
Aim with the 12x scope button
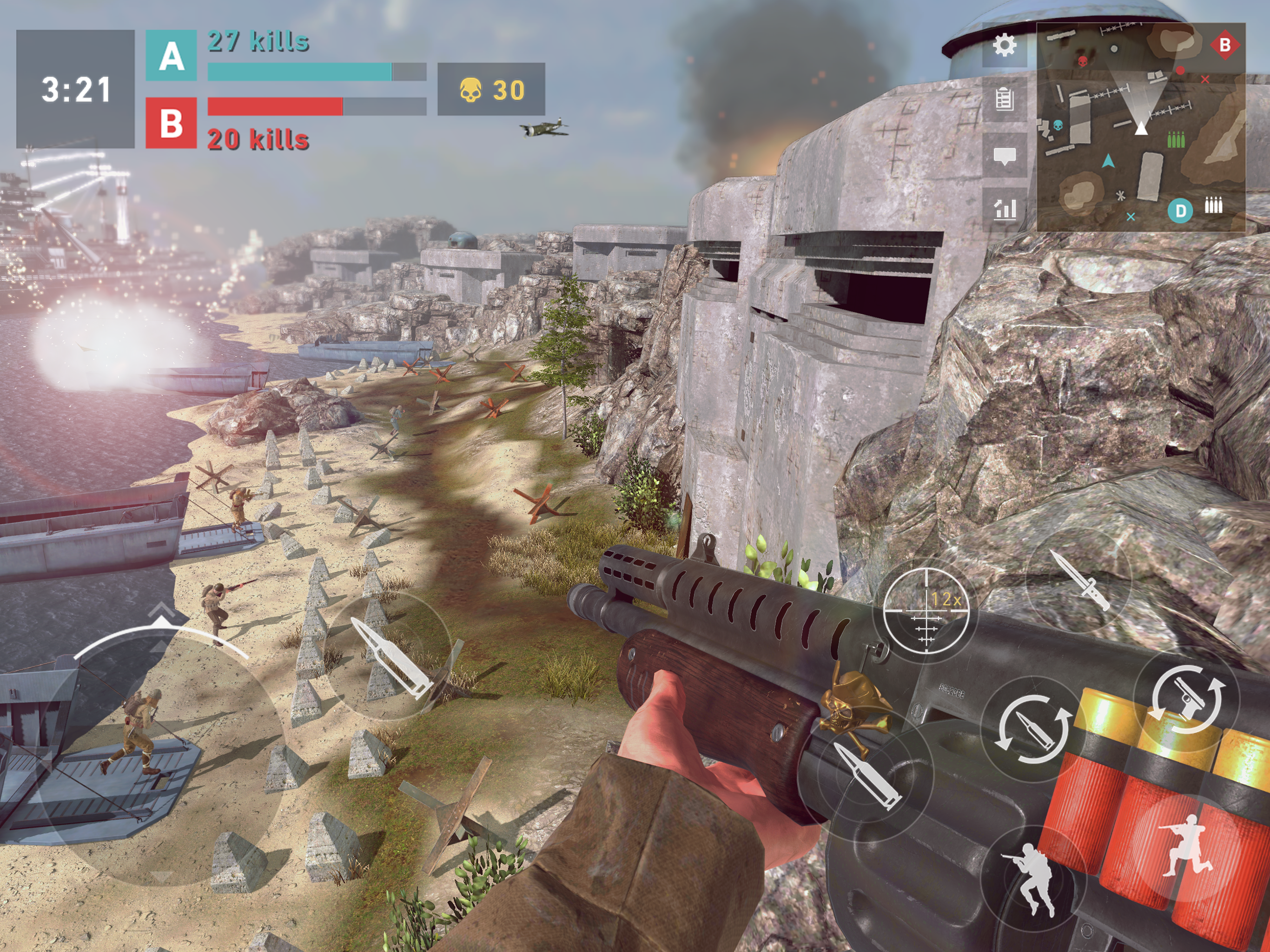click(x=926, y=612)
